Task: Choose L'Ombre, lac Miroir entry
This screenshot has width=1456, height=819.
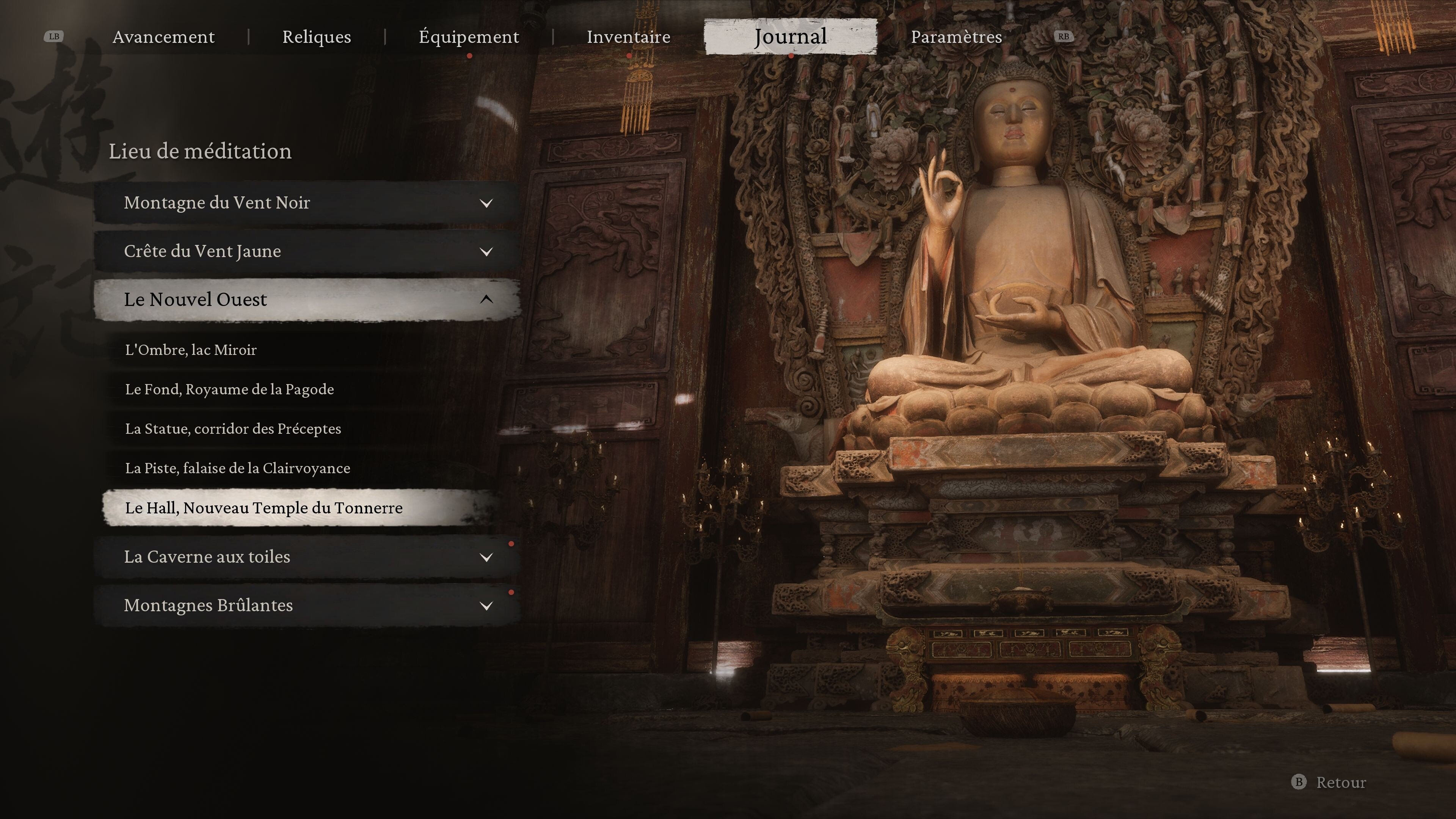Action: point(191,350)
